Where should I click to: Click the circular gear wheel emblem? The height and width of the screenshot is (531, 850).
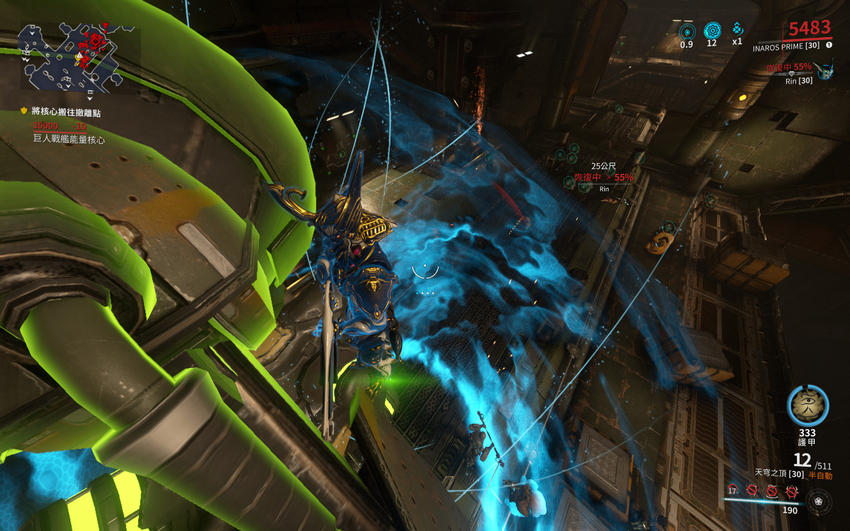pyautogui.click(x=823, y=501)
